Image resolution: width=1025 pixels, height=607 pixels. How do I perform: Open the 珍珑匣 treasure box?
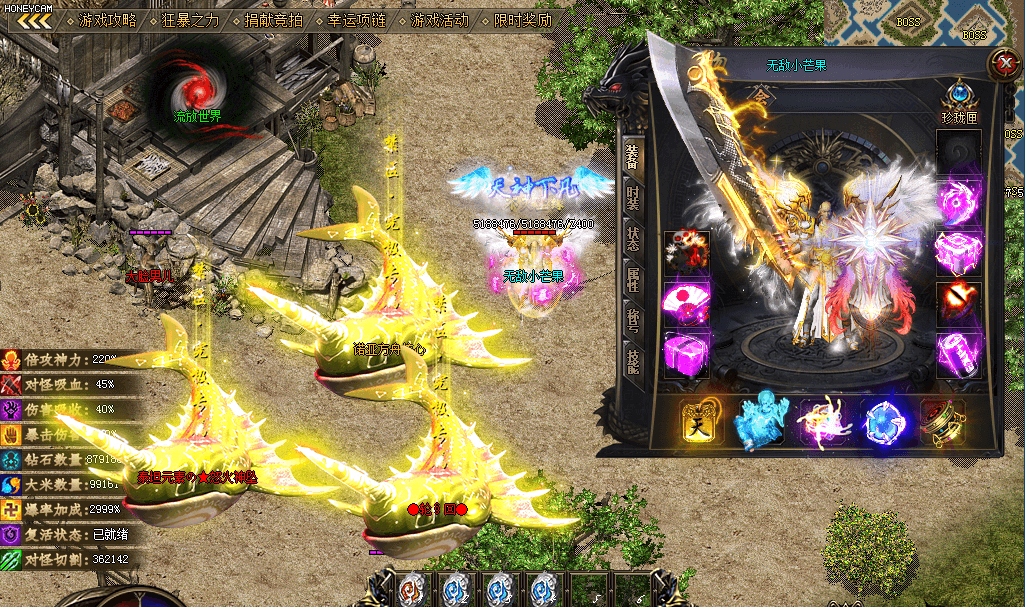point(959,101)
